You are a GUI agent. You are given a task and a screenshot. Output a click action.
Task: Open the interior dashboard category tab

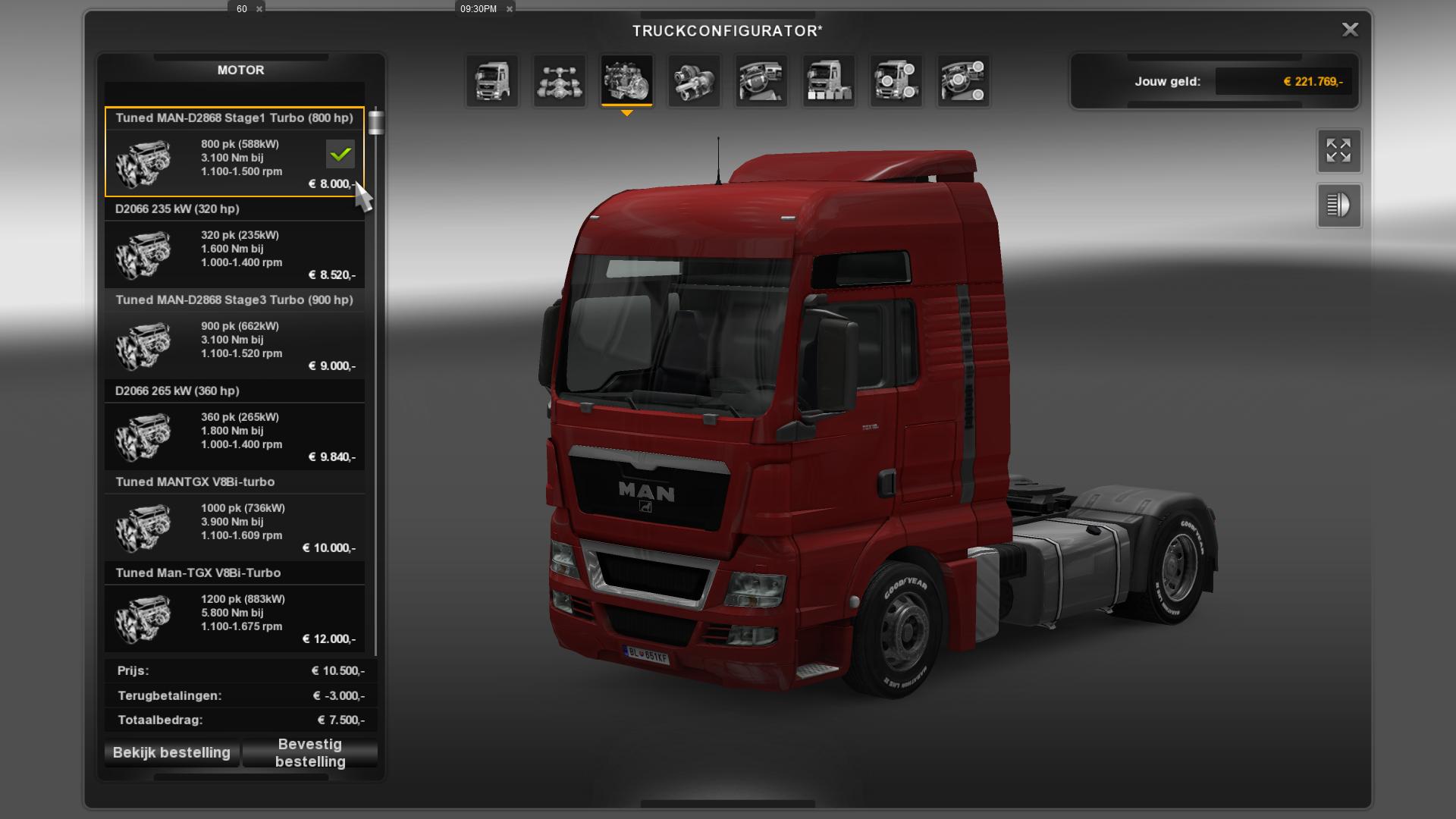coord(761,80)
